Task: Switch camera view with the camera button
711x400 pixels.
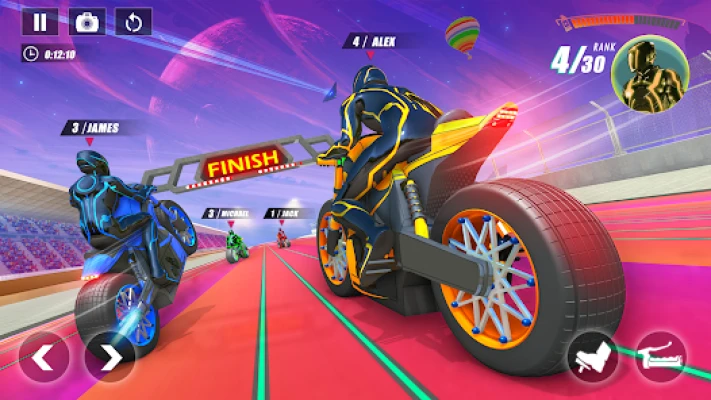Action: point(87,22)
